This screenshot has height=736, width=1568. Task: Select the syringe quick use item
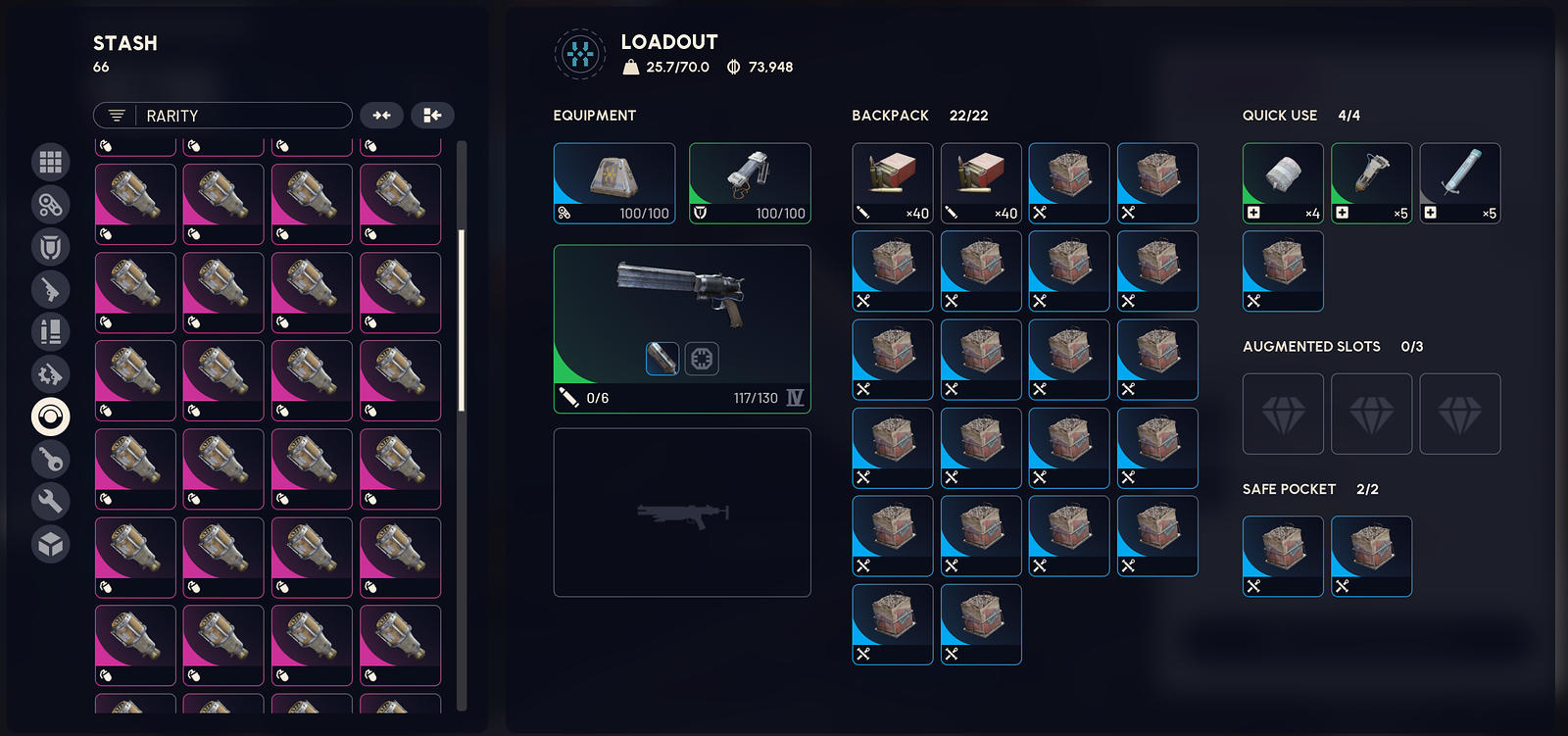1460,183
